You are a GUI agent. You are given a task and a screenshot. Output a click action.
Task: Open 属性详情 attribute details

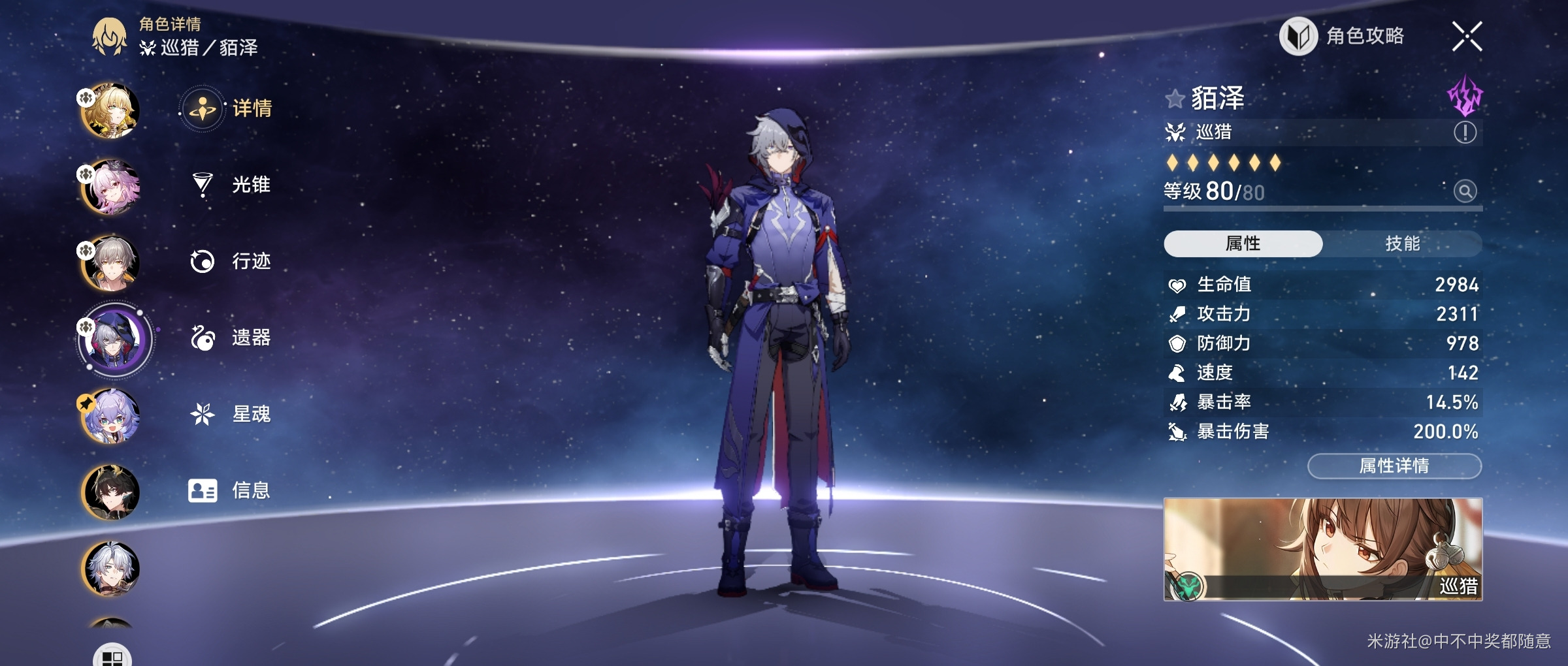tap(1394, 466)
